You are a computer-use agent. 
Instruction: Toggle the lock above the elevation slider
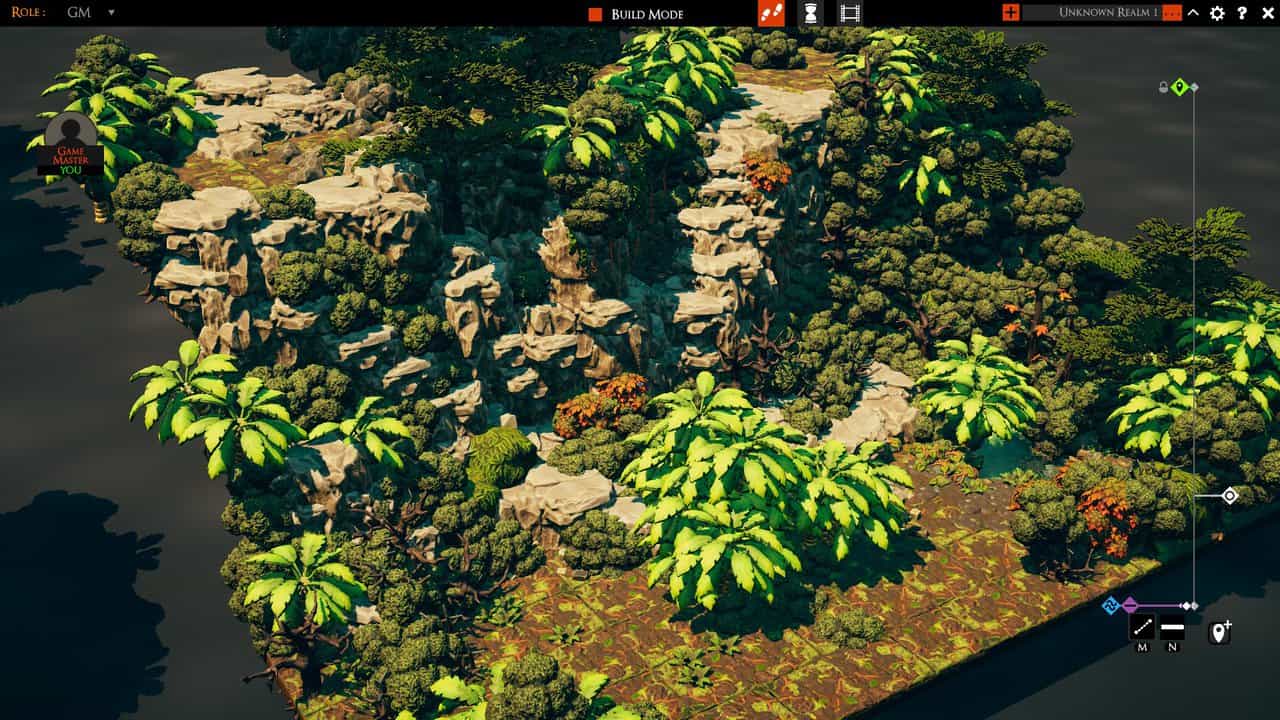coord(1163,86)
